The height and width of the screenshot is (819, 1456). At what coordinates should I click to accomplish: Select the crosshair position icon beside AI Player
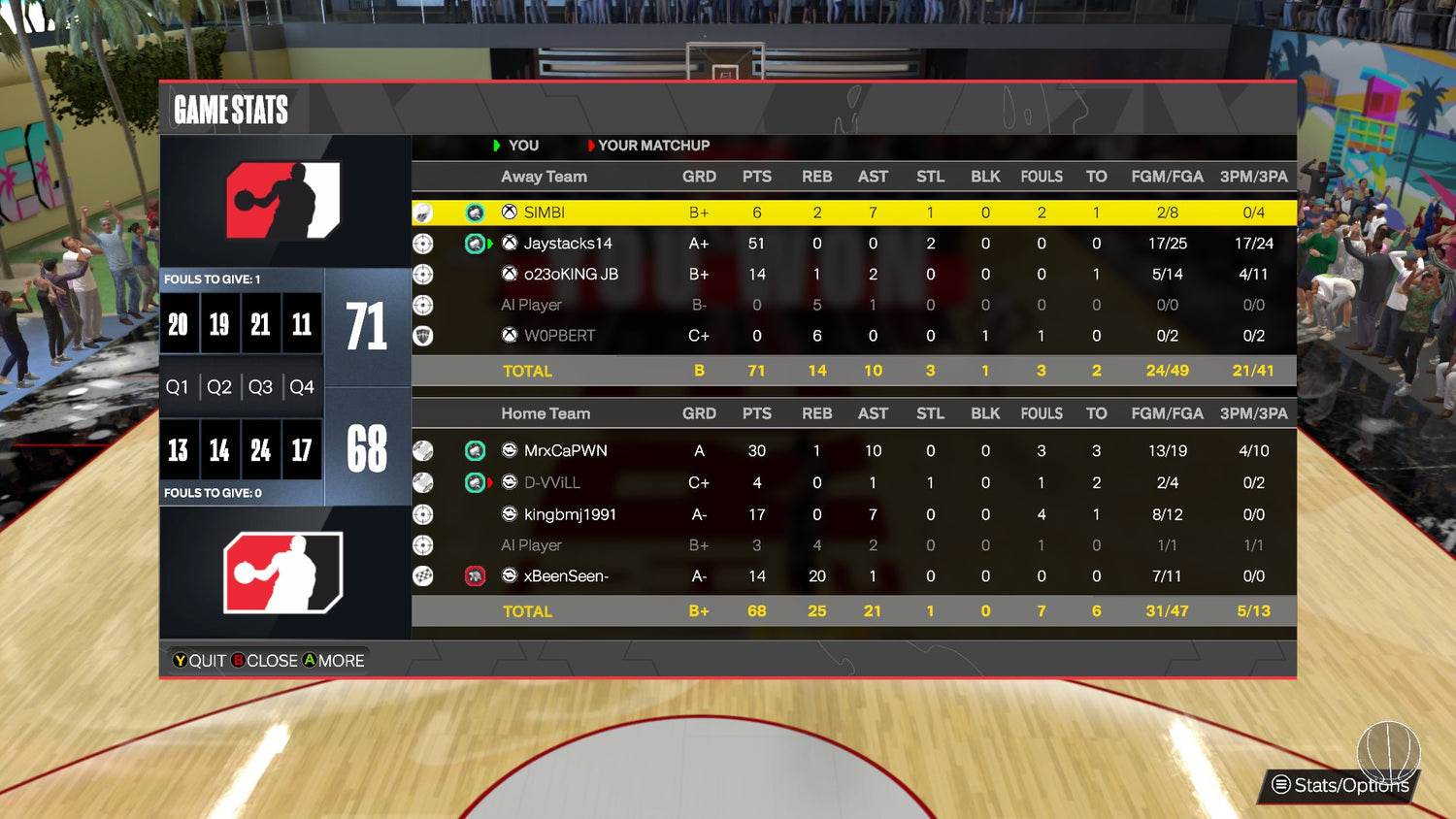422,305
